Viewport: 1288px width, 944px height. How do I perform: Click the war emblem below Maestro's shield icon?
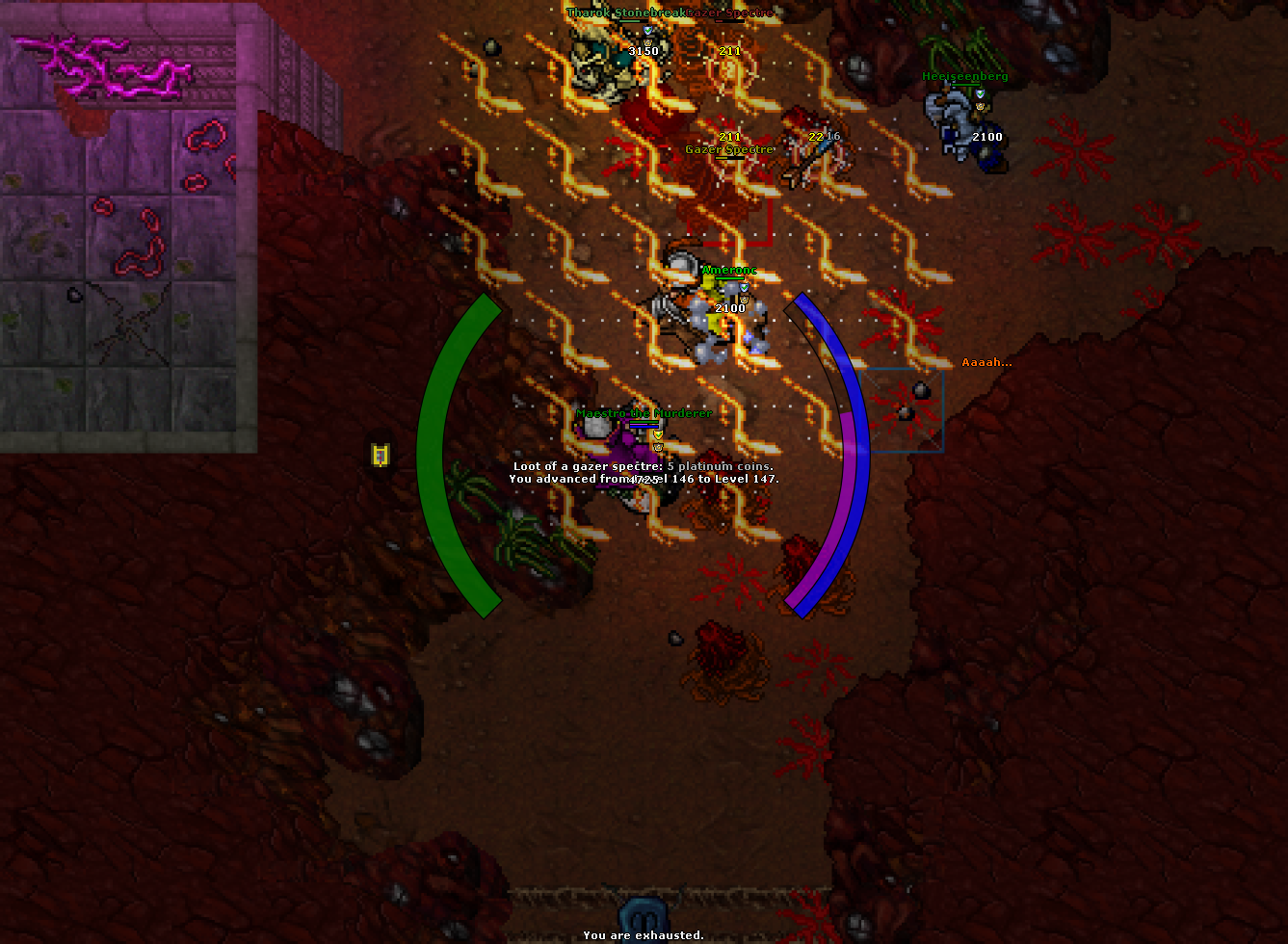659,447
